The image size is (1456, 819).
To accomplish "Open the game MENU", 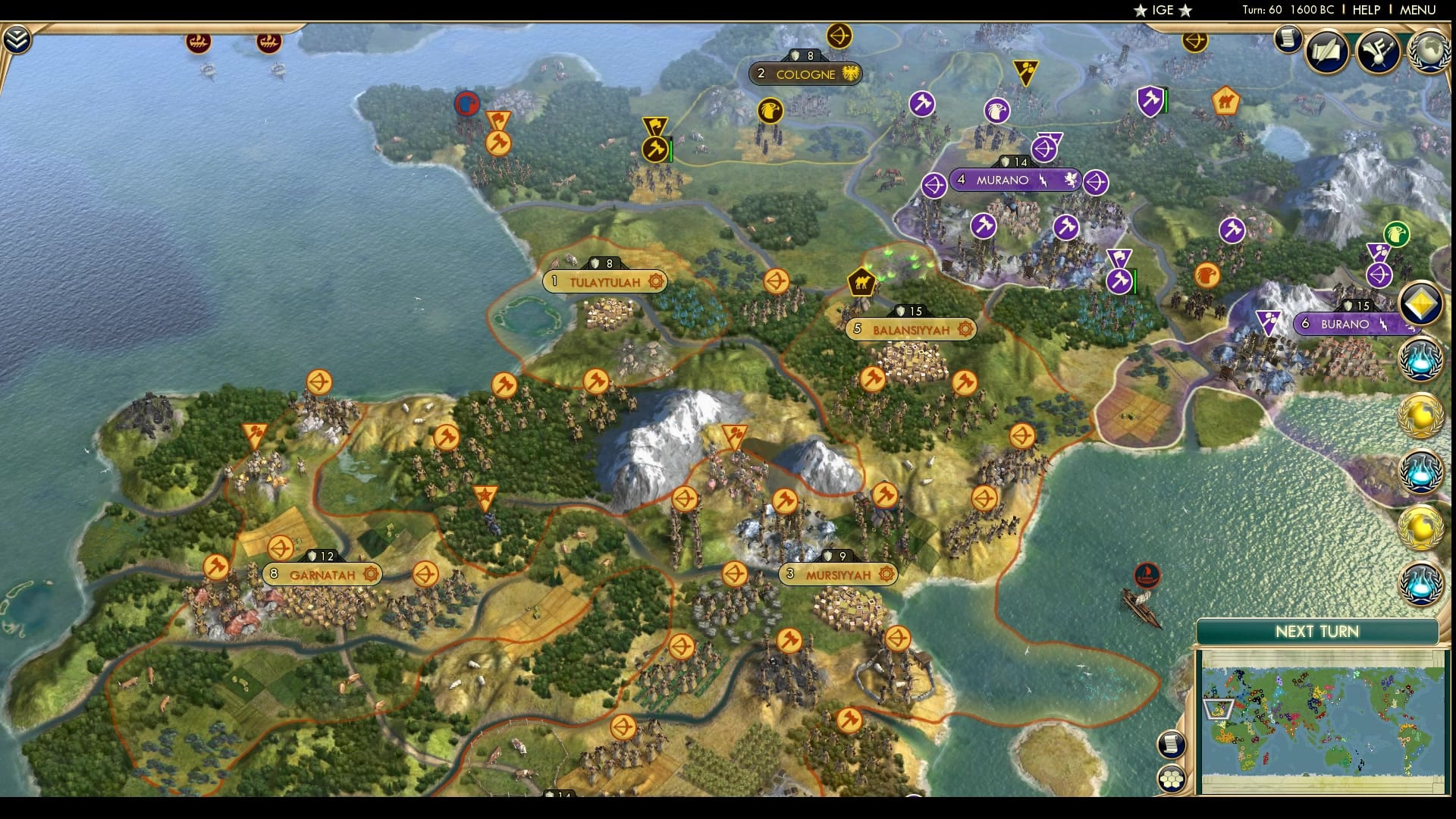I will point(1417,10).
